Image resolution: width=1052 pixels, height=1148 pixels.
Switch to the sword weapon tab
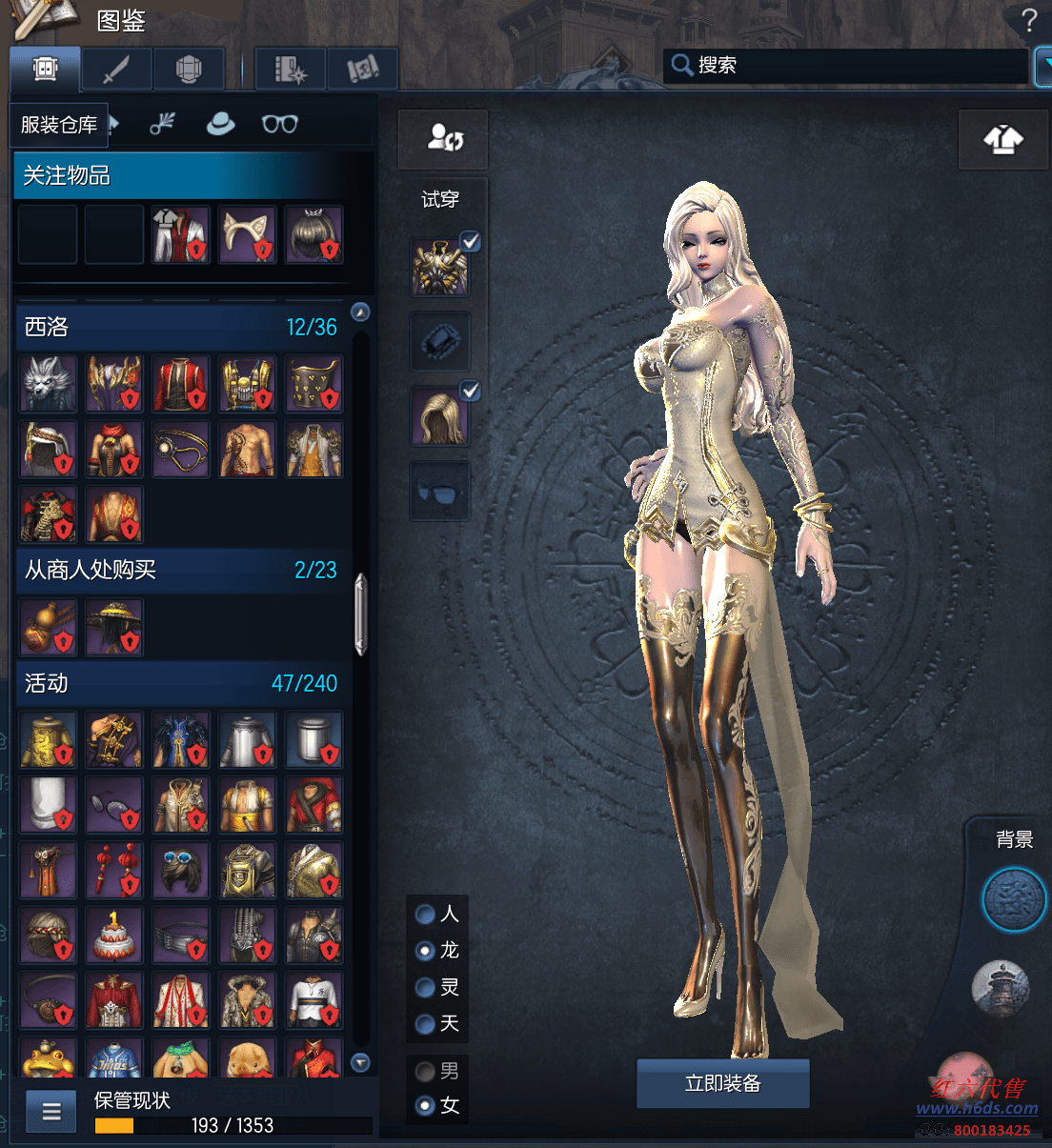pyautogui.click(x=117, y=69)
